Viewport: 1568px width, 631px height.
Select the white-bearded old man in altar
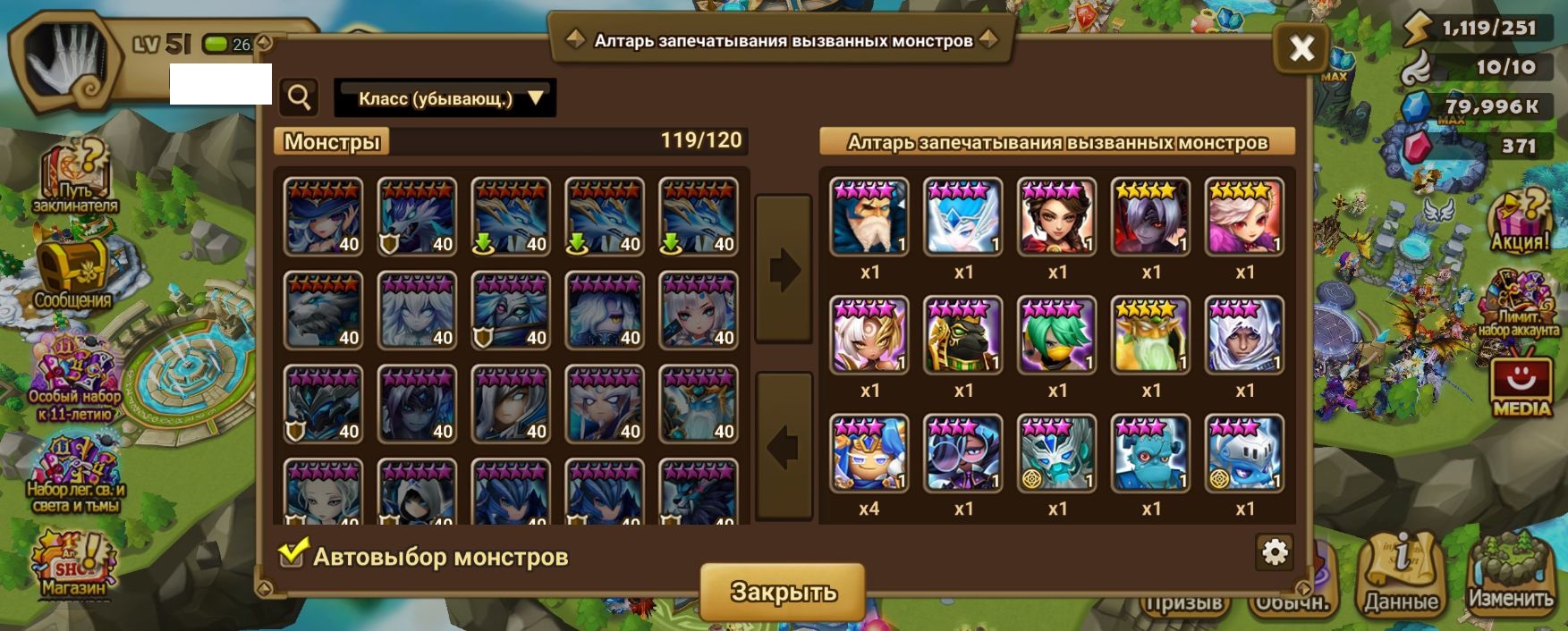point(869,217)
